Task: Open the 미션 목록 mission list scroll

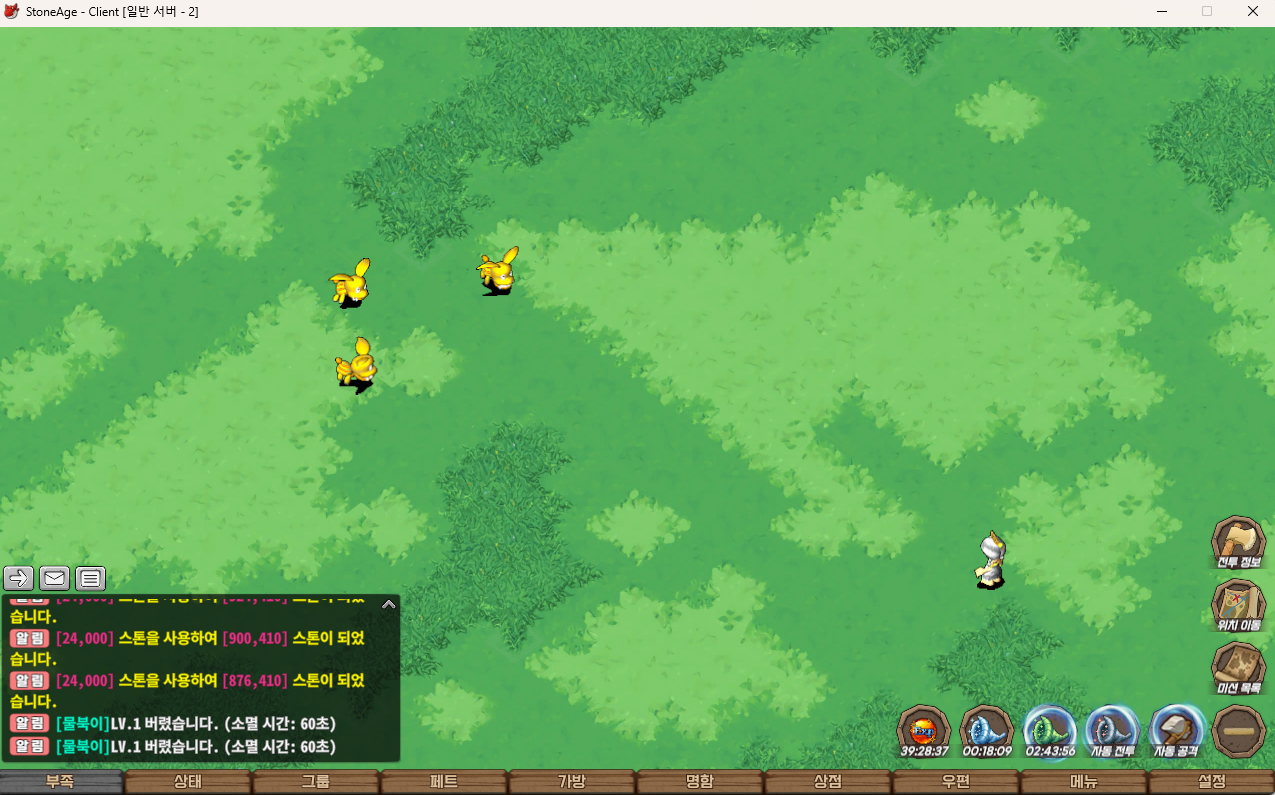Action: tap(1238, 667)
